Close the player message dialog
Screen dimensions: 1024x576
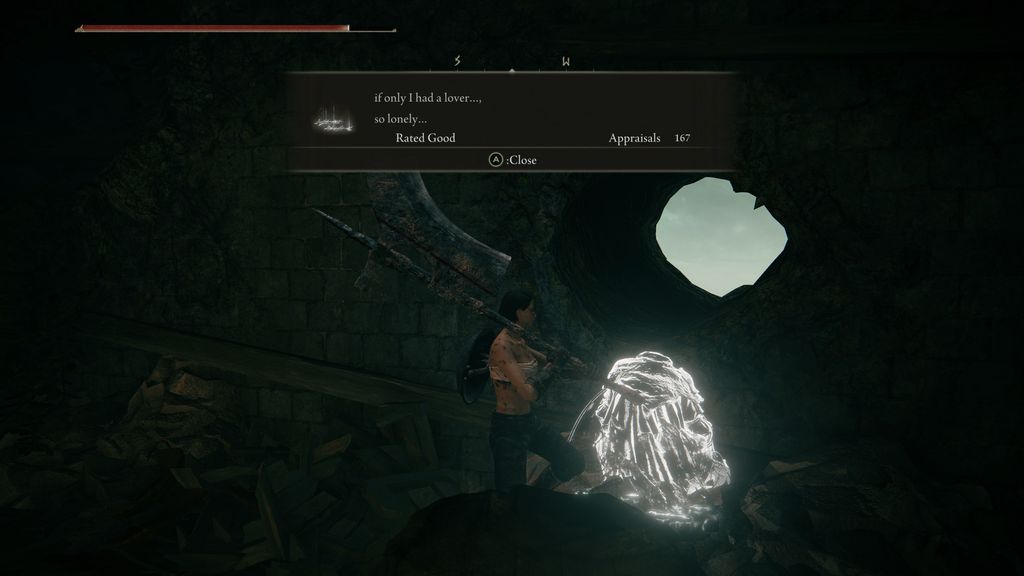pyautogui.click(x=512, y=160)
